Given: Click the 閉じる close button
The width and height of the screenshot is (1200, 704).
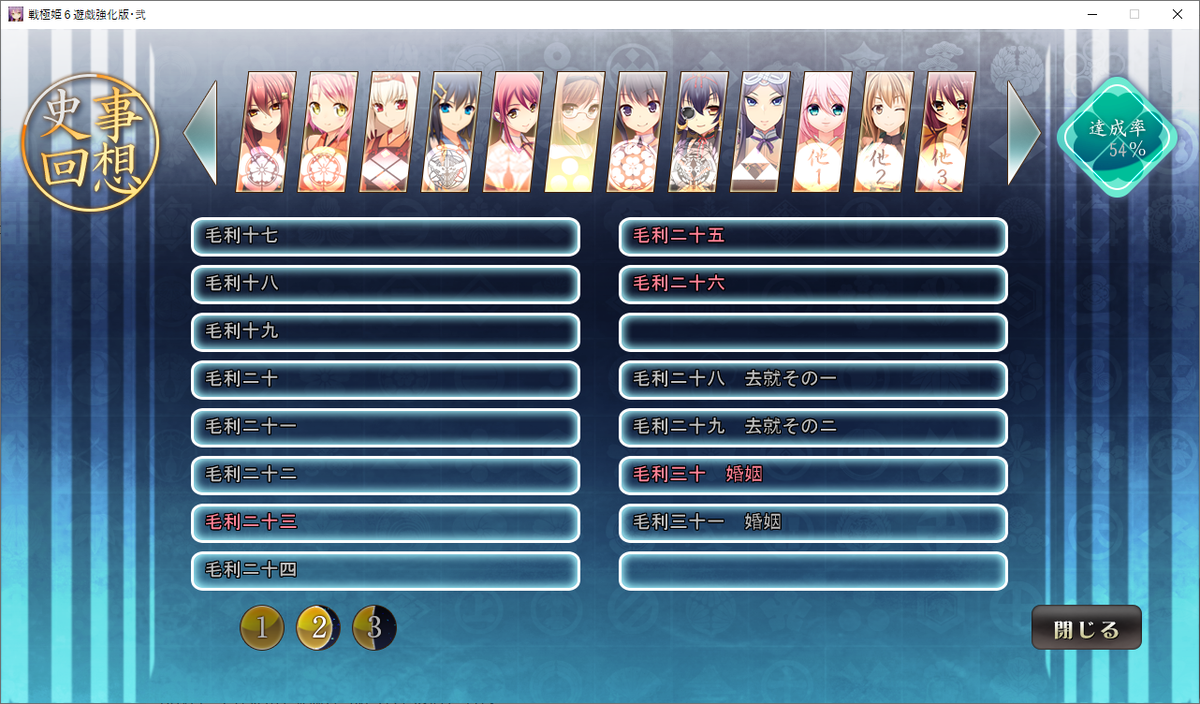Looking at the screenshot, I should (x=1086, y=630).
